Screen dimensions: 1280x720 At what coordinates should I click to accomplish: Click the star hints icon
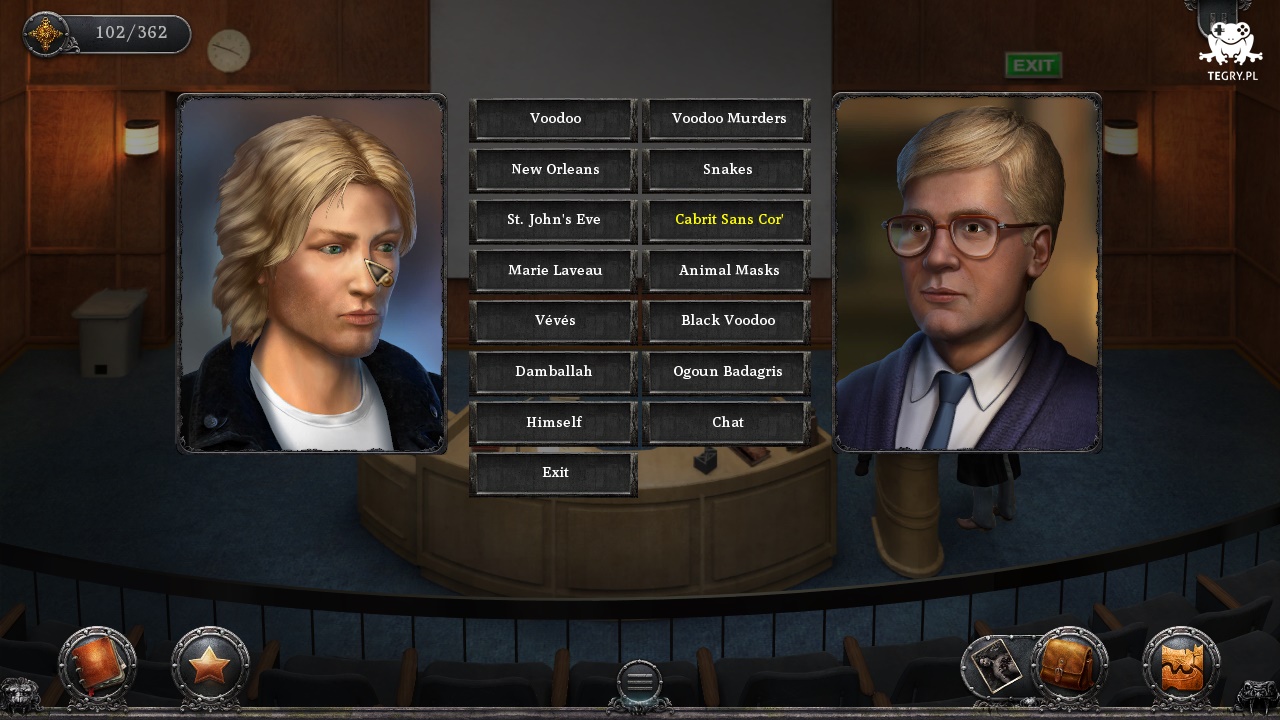(x=209, y=665)
